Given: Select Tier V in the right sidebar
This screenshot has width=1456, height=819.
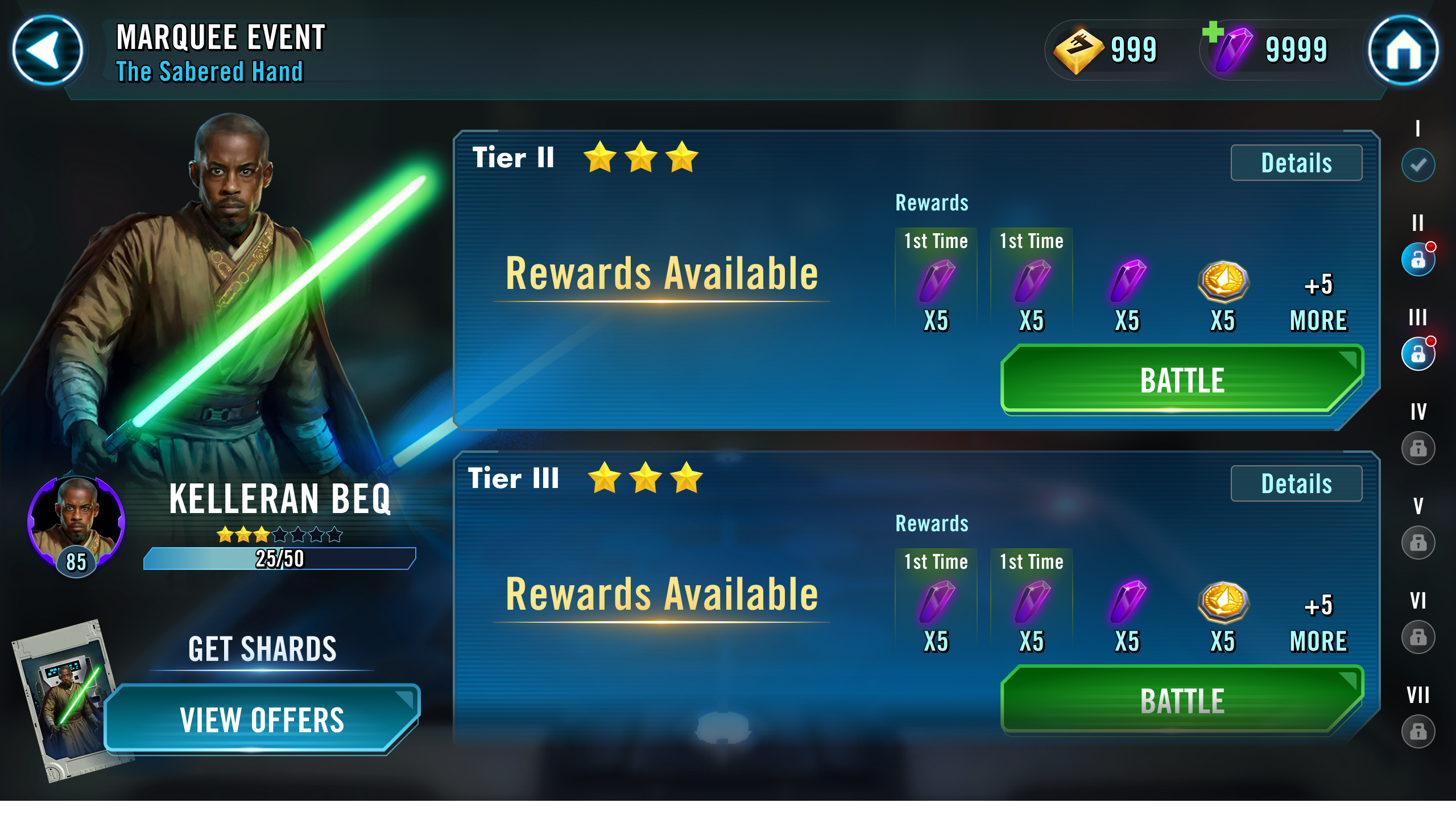Looking at the screenshot, I should 1417,543.
